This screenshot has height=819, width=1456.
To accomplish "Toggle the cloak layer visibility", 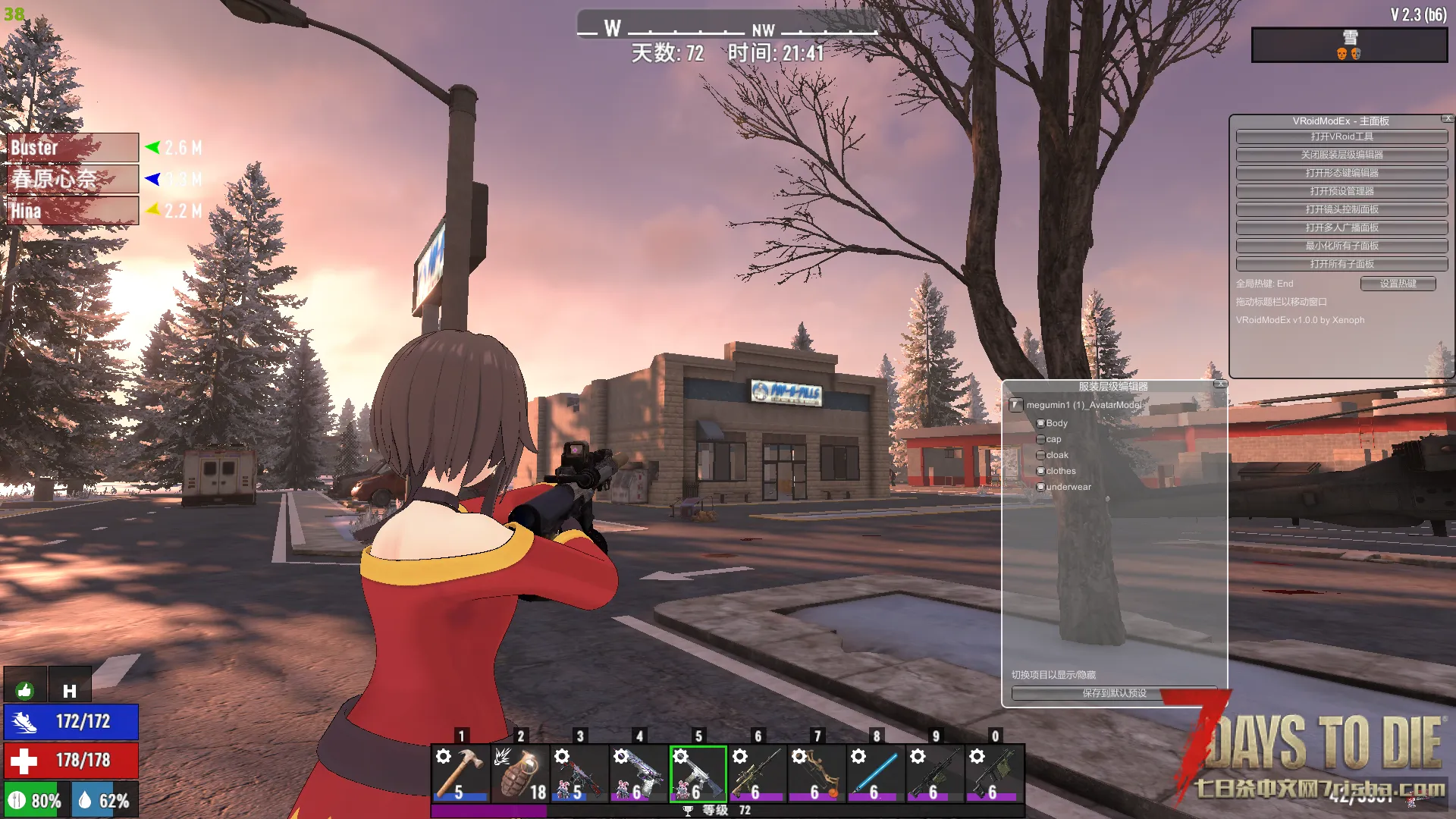I will pyautogui.click(x=1041, y=455).
